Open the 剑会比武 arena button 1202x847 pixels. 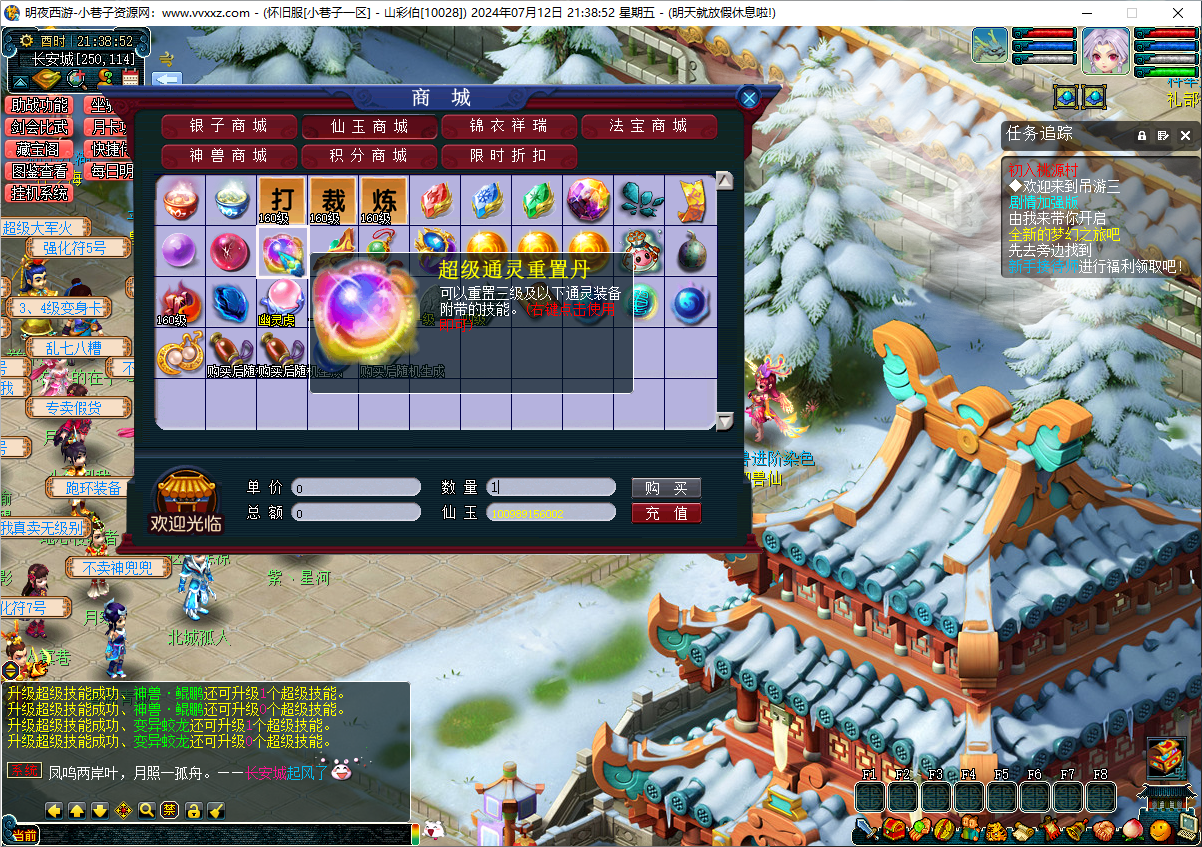click(41, 127)
